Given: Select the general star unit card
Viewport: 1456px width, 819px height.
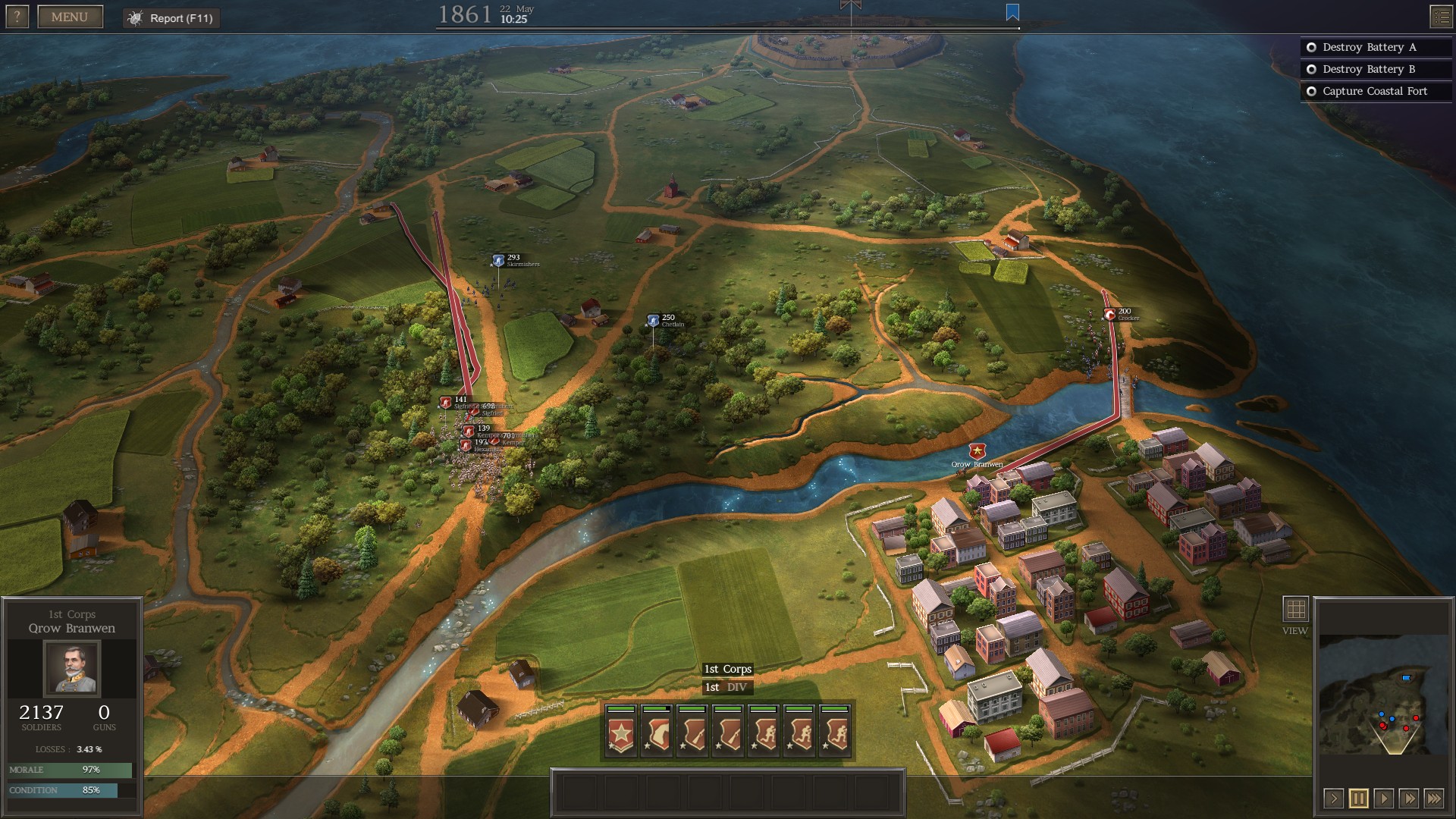Looking at the screenshot, I should (621, 731).
